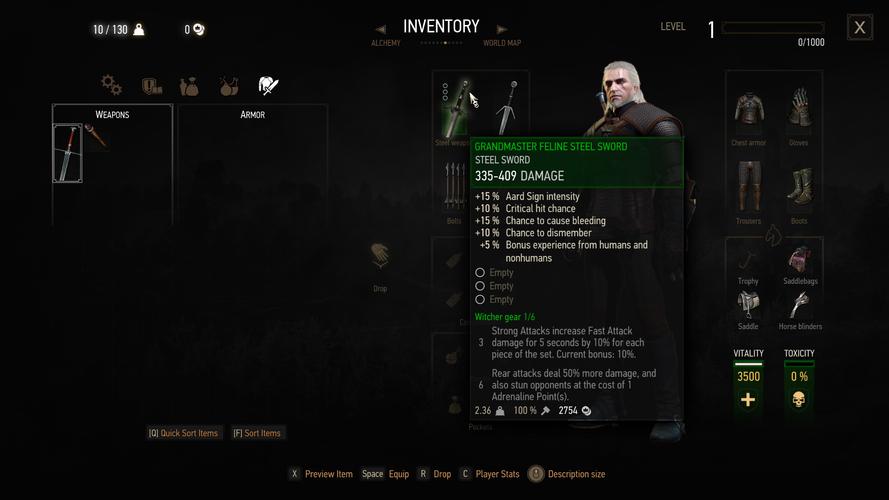Select the torch item in Weapons grid
889x500 pixels.
point(98,138)
